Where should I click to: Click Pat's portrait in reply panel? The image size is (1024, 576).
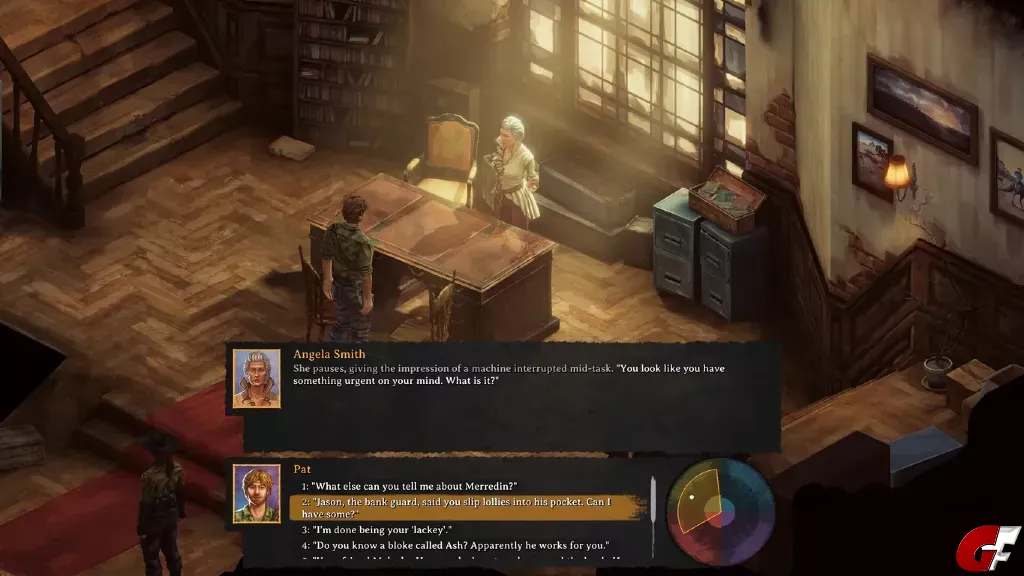[x=257, y=494]
